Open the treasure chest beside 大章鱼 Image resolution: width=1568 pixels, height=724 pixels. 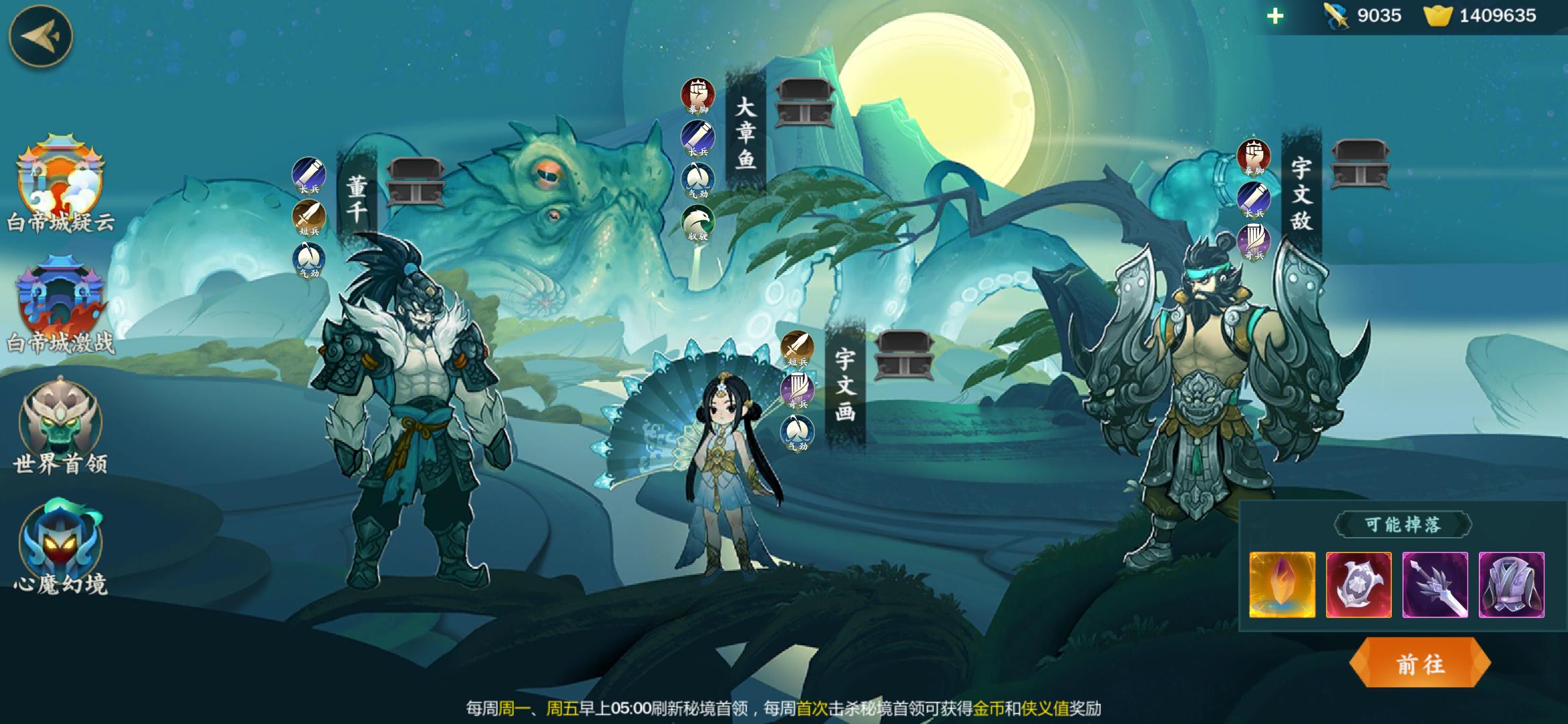pos(804,103)
